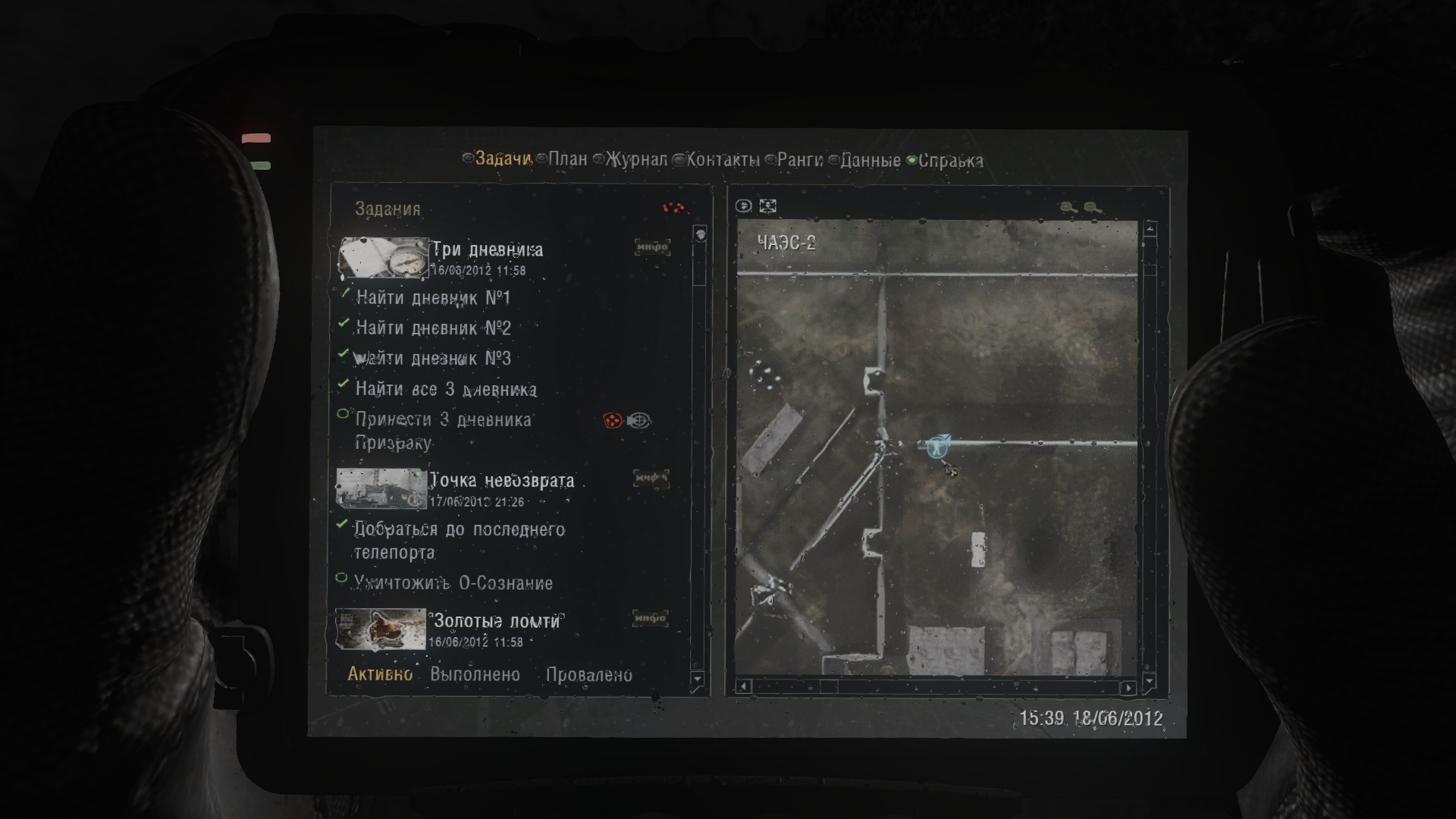Zoom in the map with the plus magnifier
The width and height of the screenshot is (1456, 819).
tap(1065, 206)
